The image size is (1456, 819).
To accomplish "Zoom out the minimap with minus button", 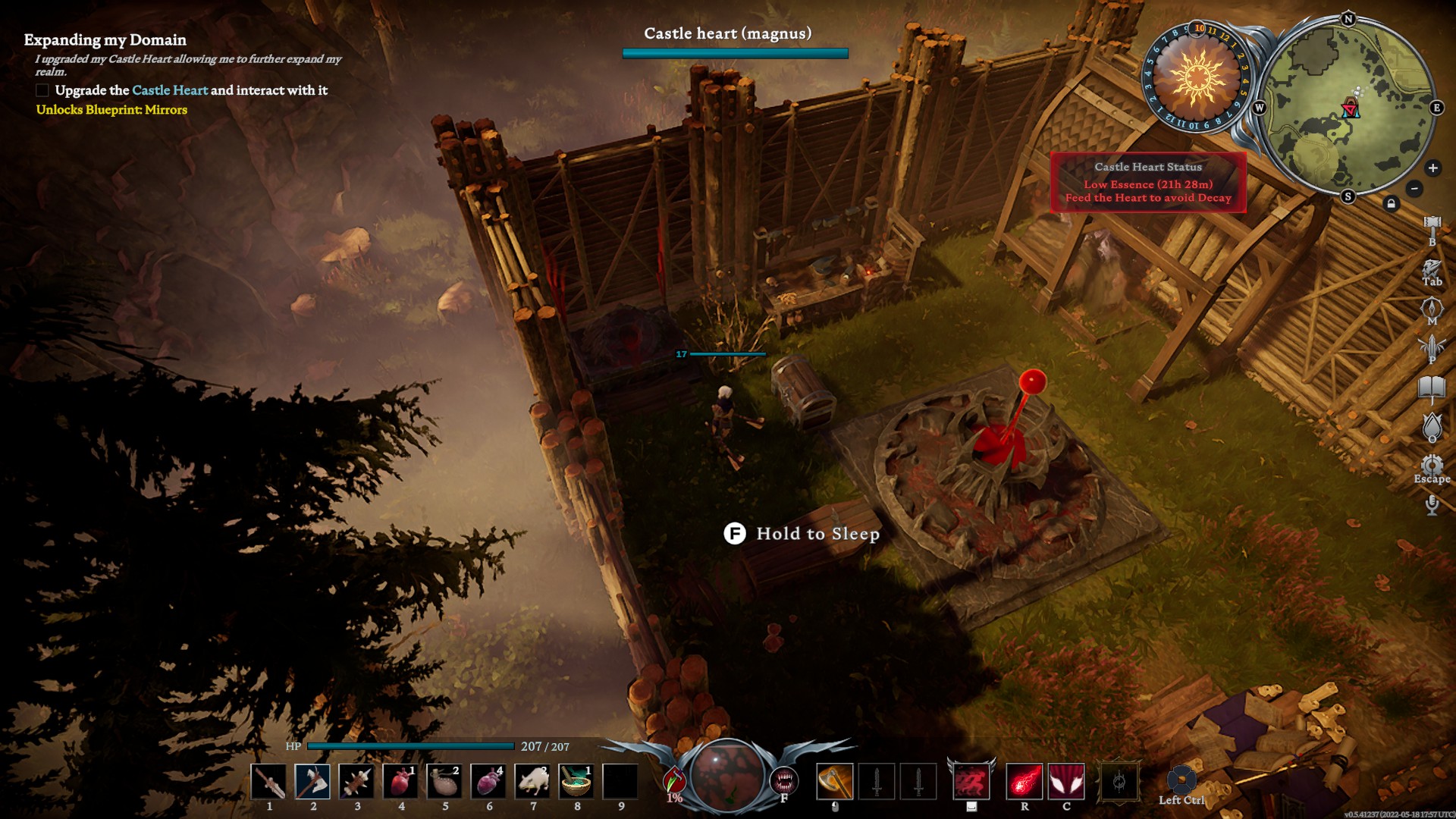I will [1414, 188].
